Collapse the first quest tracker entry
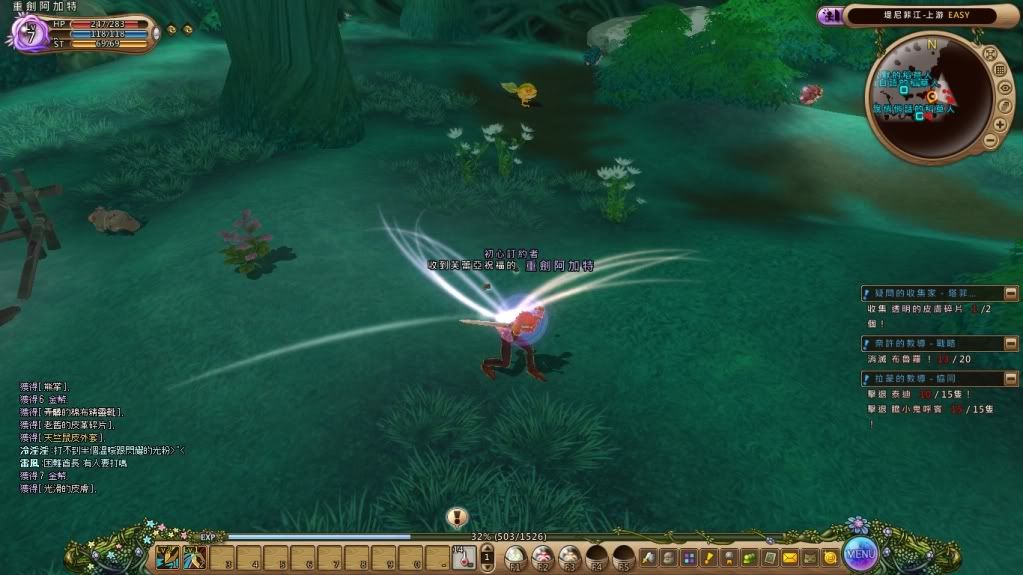This screenshot has height=575, width=1023. tap(866, 293)
